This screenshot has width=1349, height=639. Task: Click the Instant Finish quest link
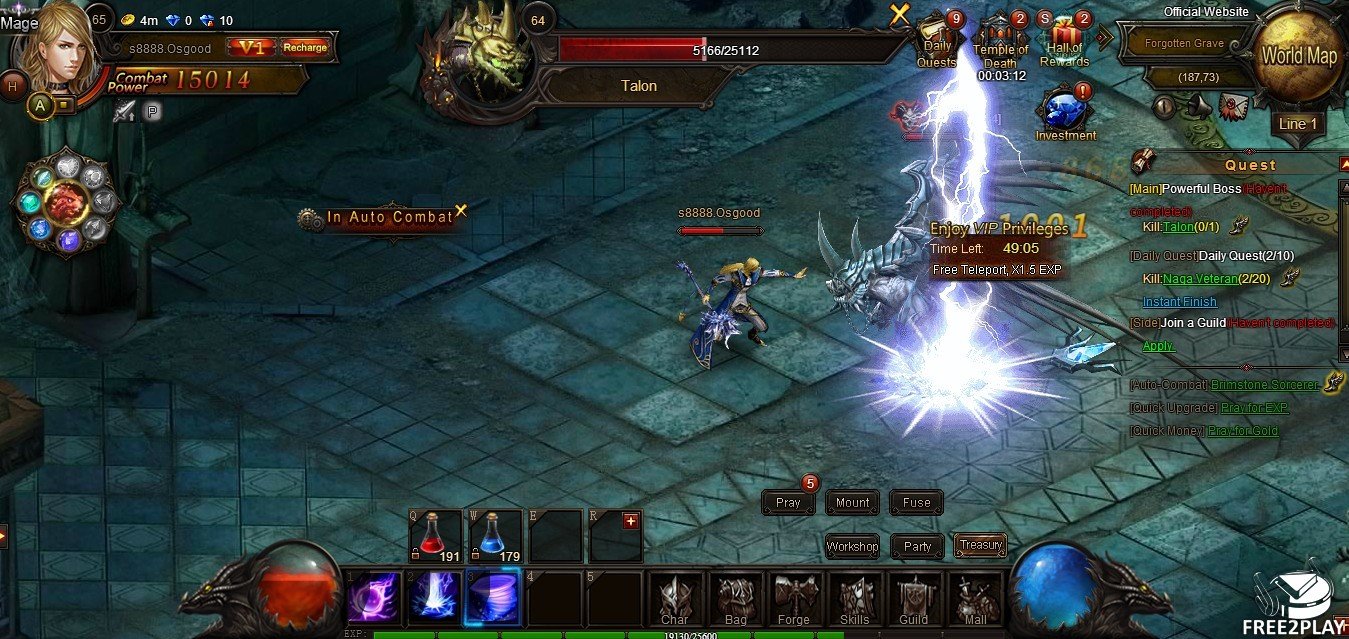pyautogui.click(x=1180, y=302)
